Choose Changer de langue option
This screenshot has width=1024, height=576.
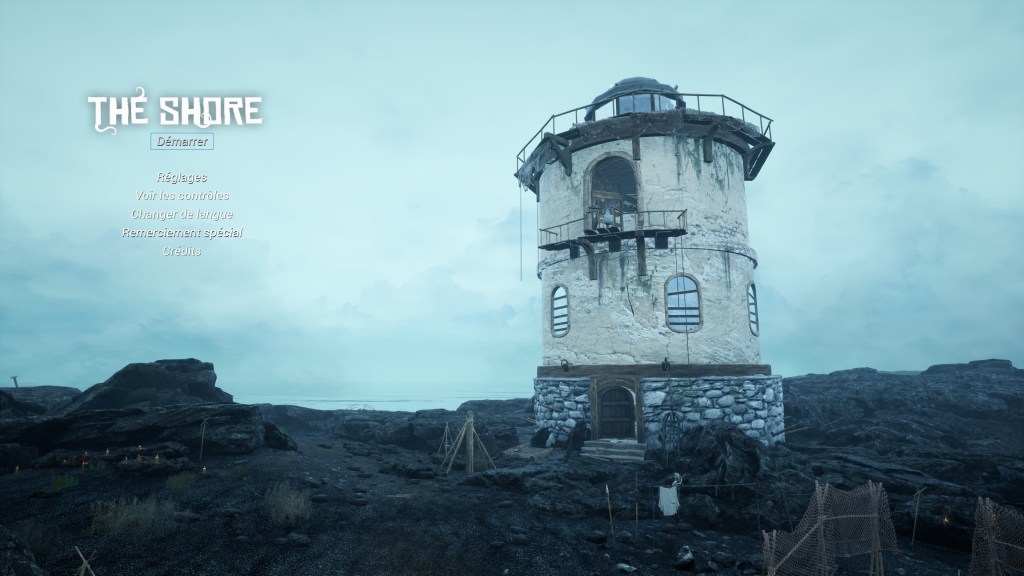[182, 214]
